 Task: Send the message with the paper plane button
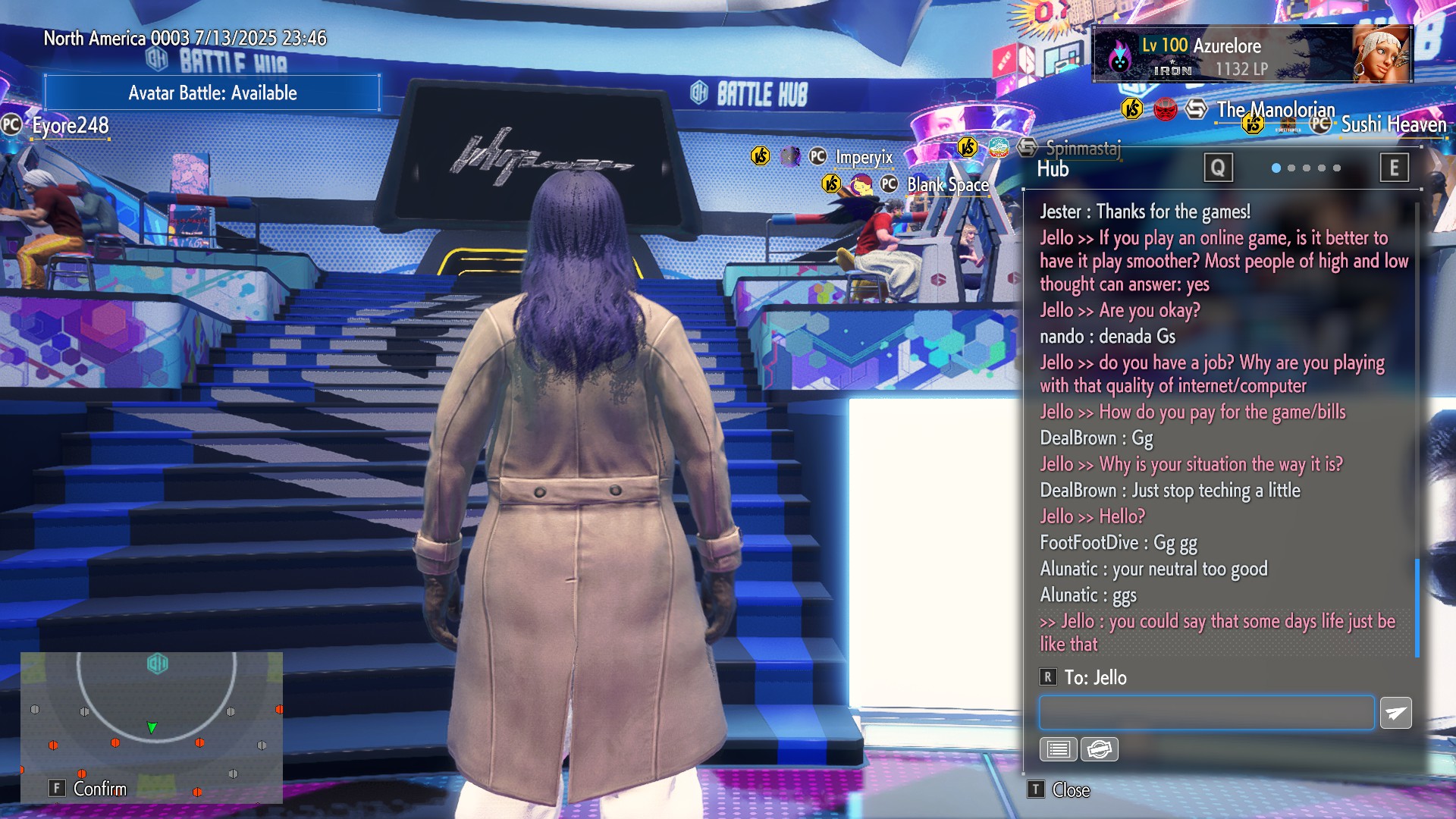click(x=1395, y=713)
